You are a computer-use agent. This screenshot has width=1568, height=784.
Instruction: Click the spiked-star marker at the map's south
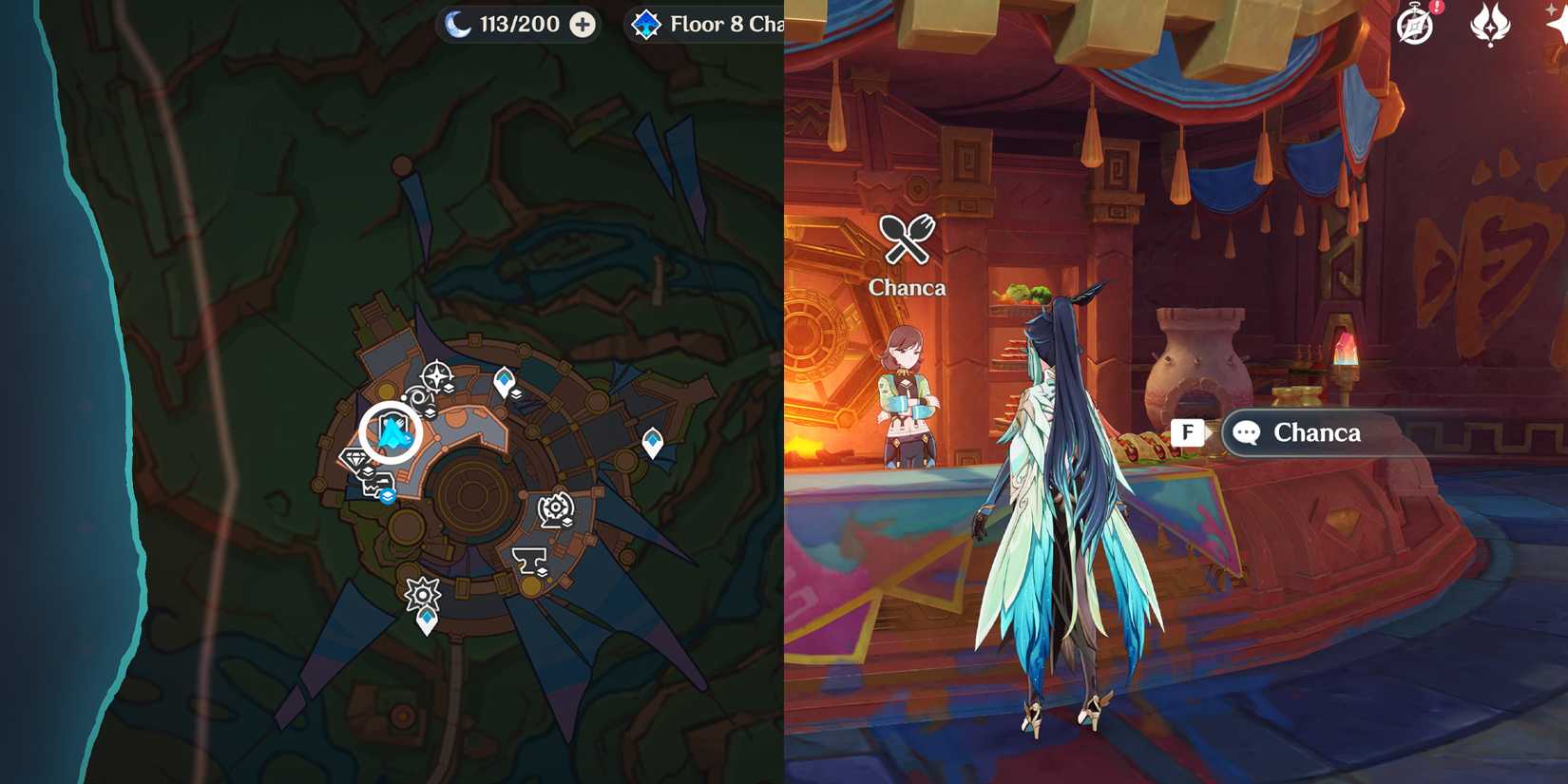pos(423,592)
